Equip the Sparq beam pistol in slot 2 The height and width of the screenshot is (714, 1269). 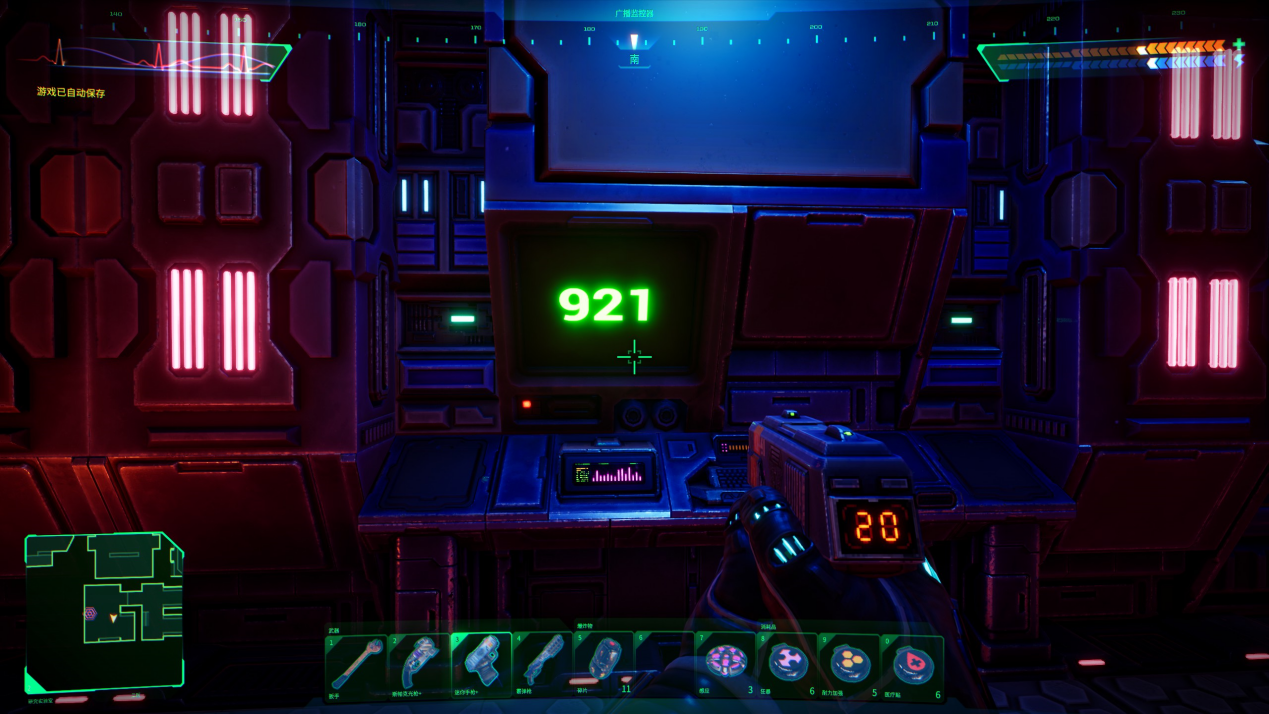click(x=420, y=664)
